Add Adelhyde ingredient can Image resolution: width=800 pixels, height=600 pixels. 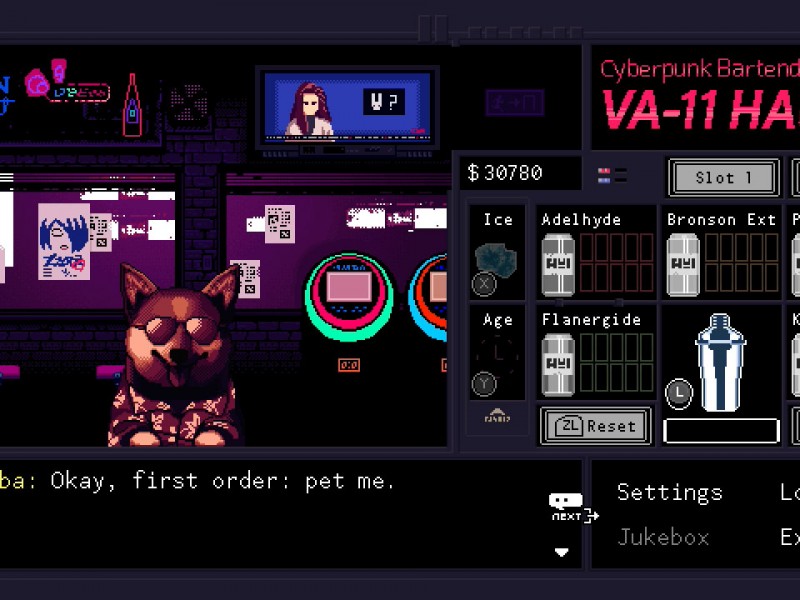(x=558, y=265)
